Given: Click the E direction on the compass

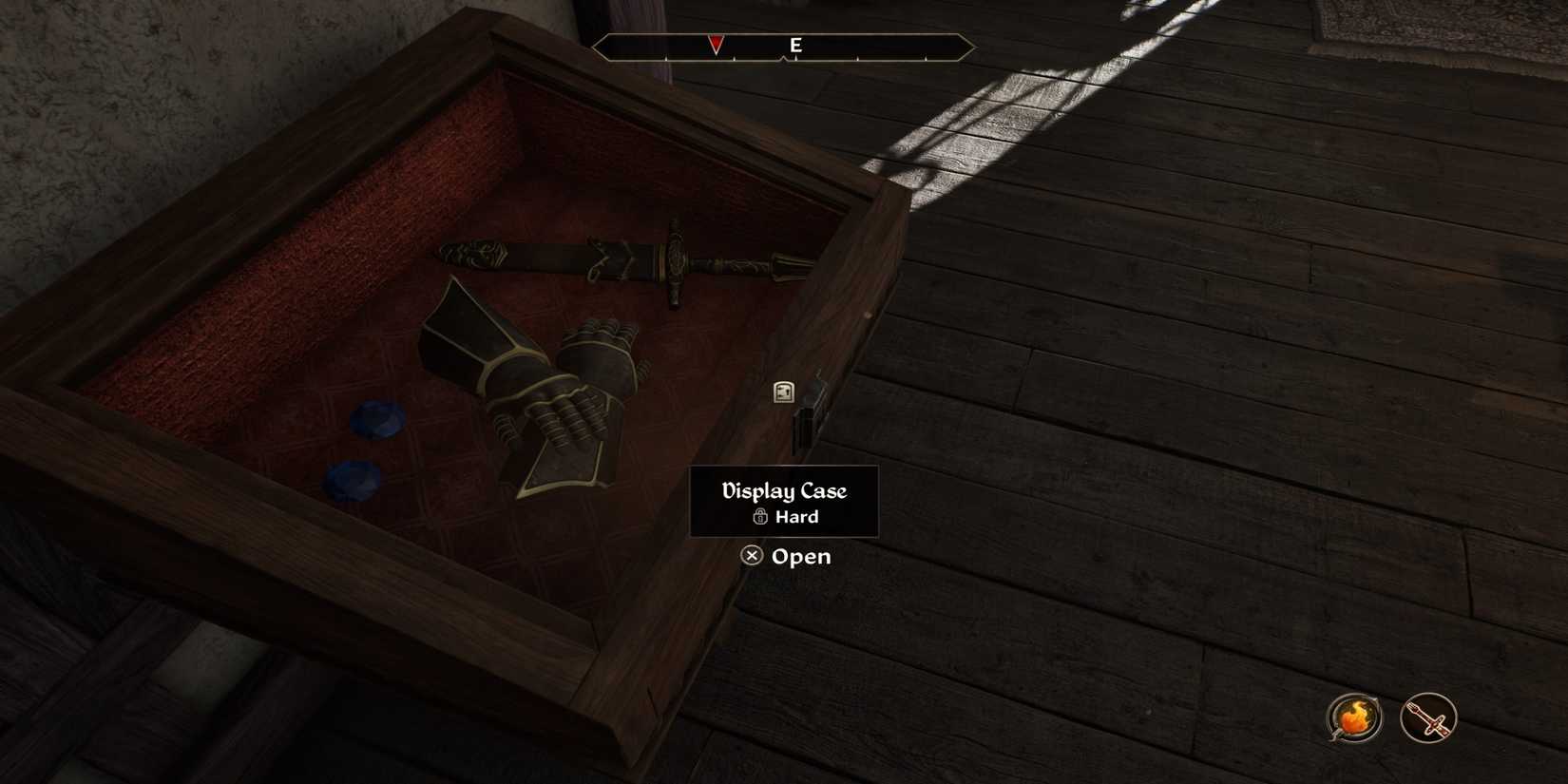Looking at the screenshot, I should pos(796,44).
